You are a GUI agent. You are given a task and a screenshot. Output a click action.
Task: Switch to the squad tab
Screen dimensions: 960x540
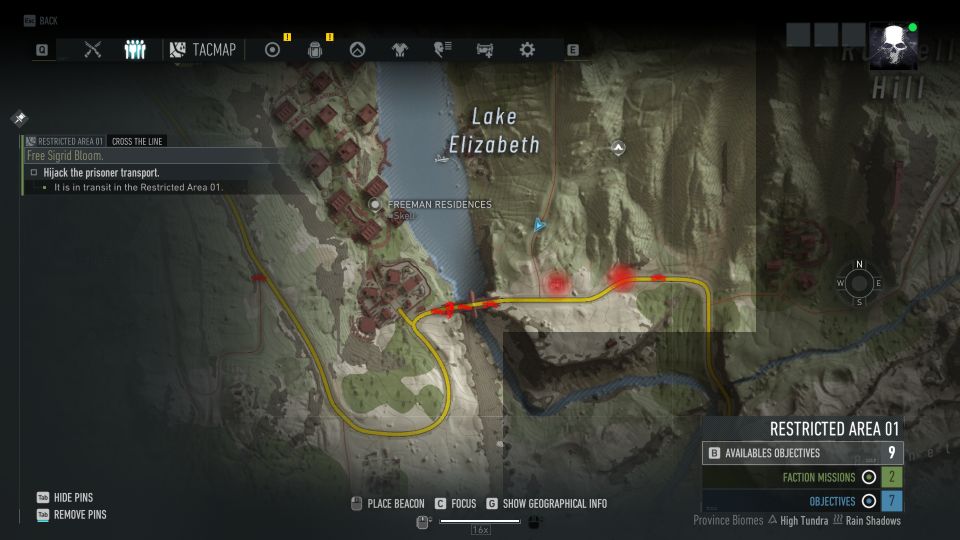135,49
